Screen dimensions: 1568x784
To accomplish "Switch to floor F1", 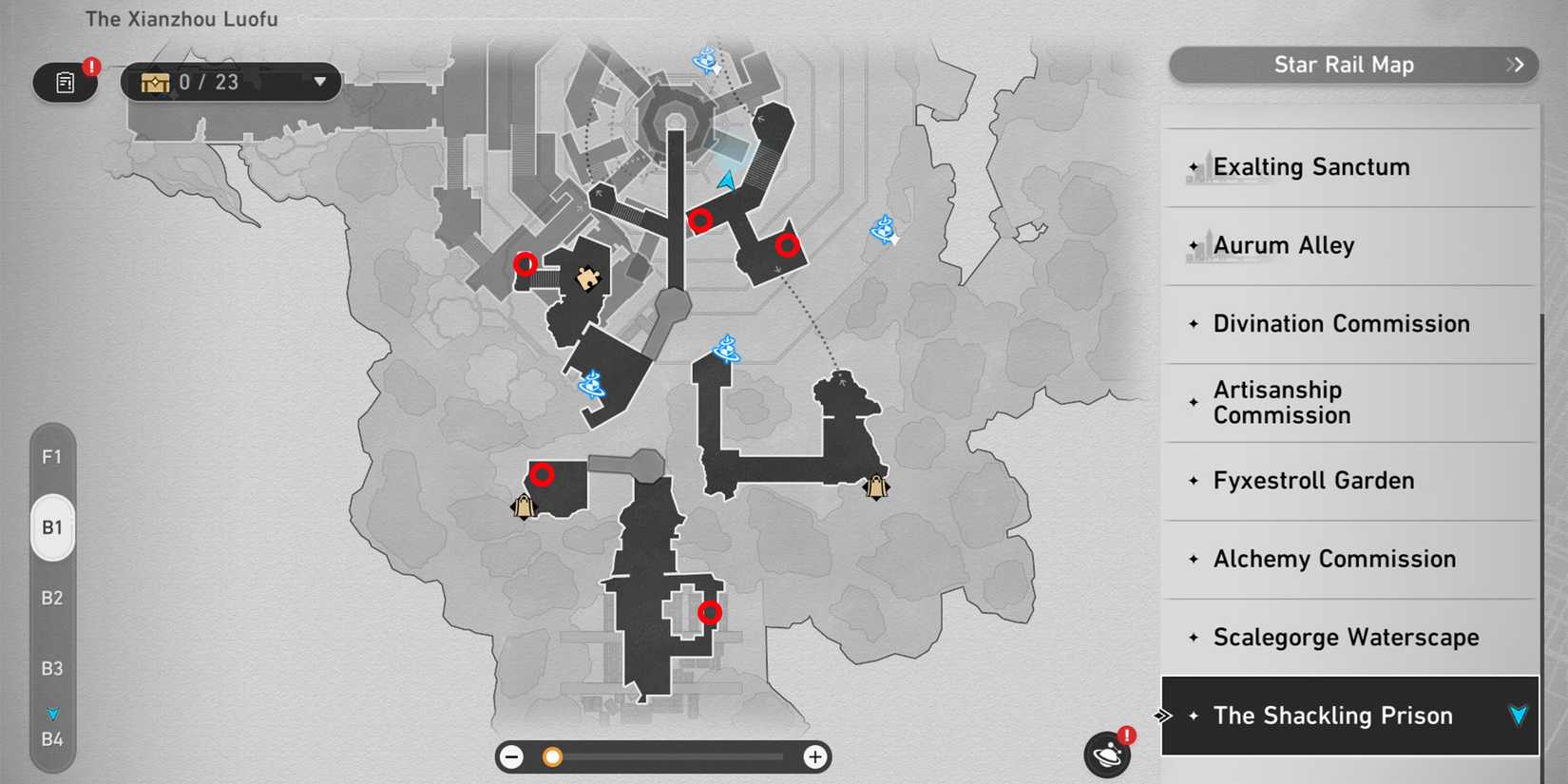I will (x=52, y=457).
